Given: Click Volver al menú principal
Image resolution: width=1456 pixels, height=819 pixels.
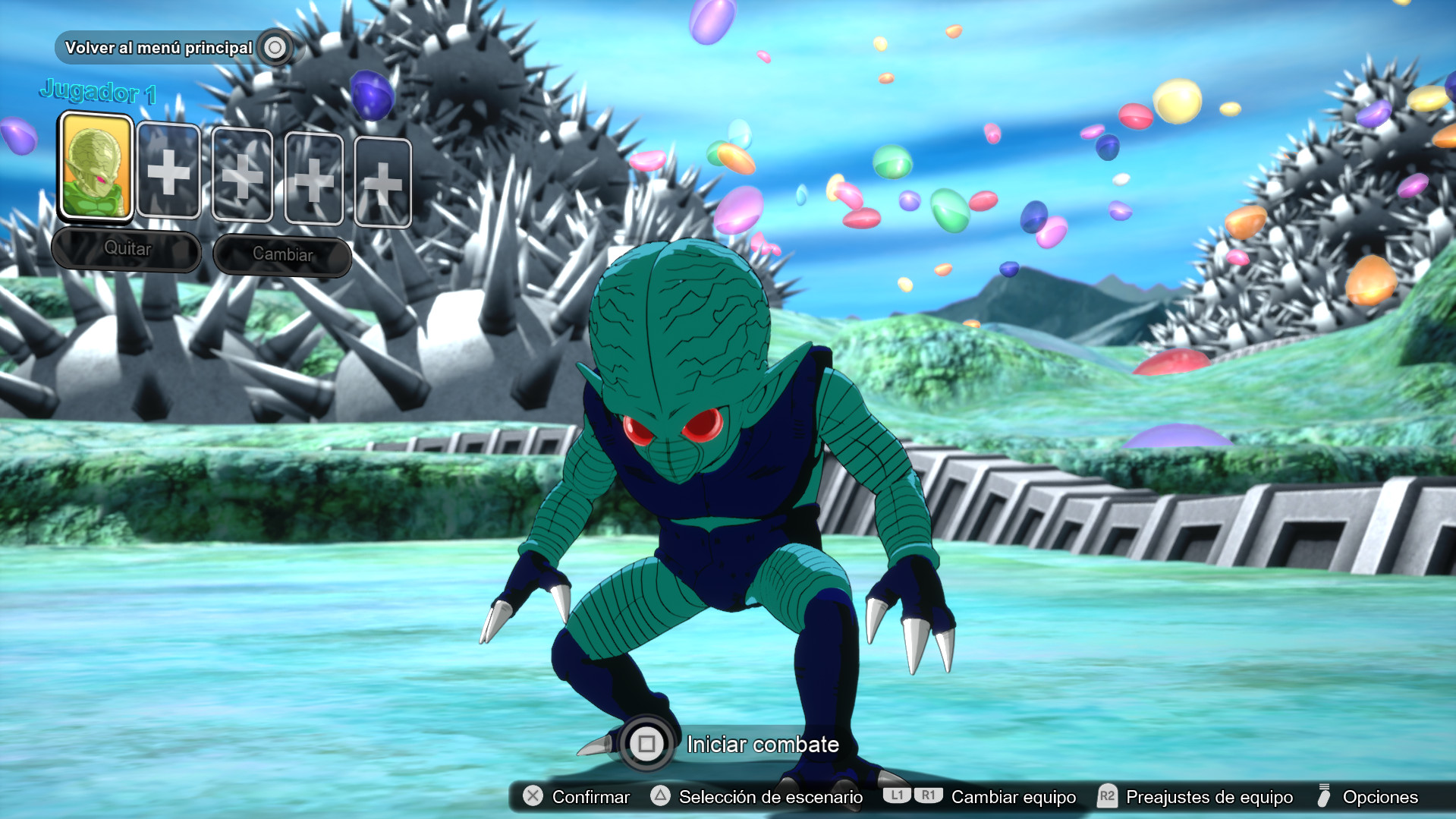Looking at the screenshot, I should (159, 47).
